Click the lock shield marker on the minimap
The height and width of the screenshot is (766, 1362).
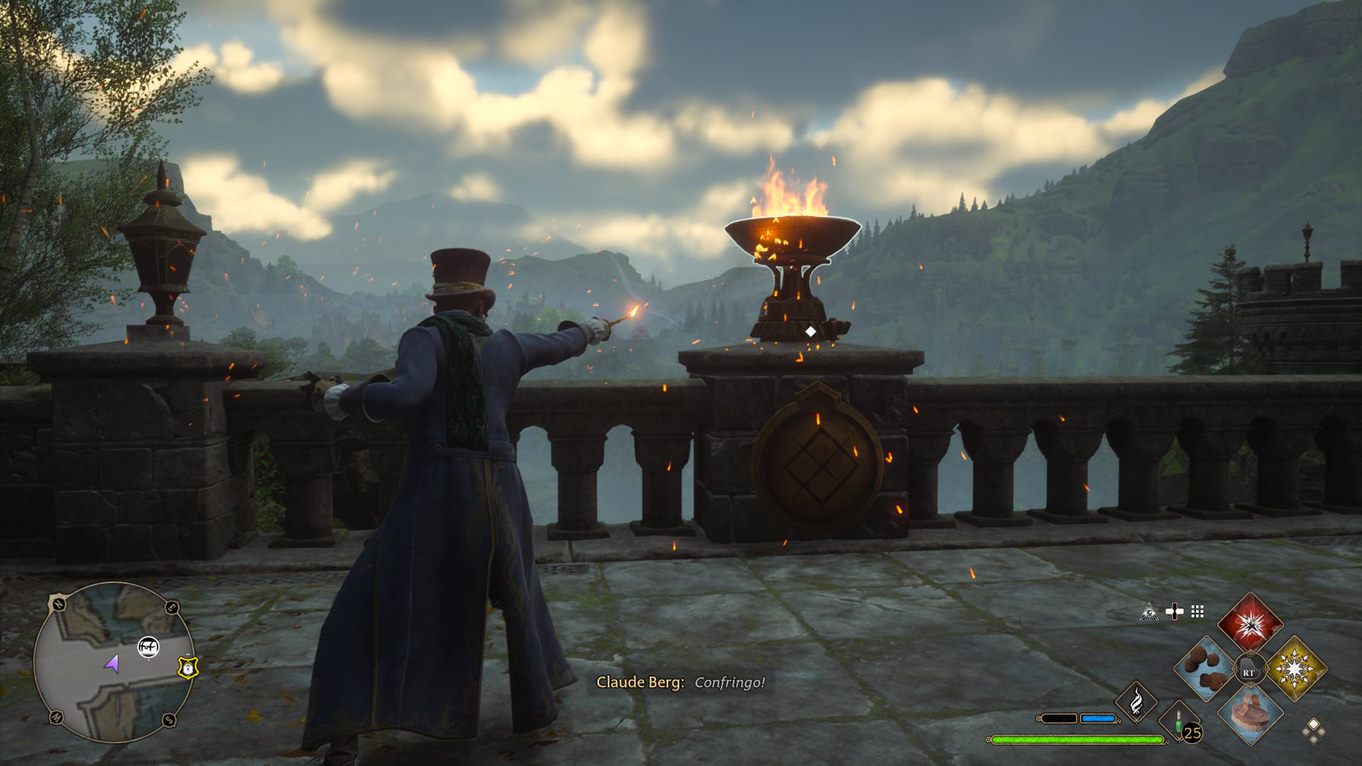(188, 667)
